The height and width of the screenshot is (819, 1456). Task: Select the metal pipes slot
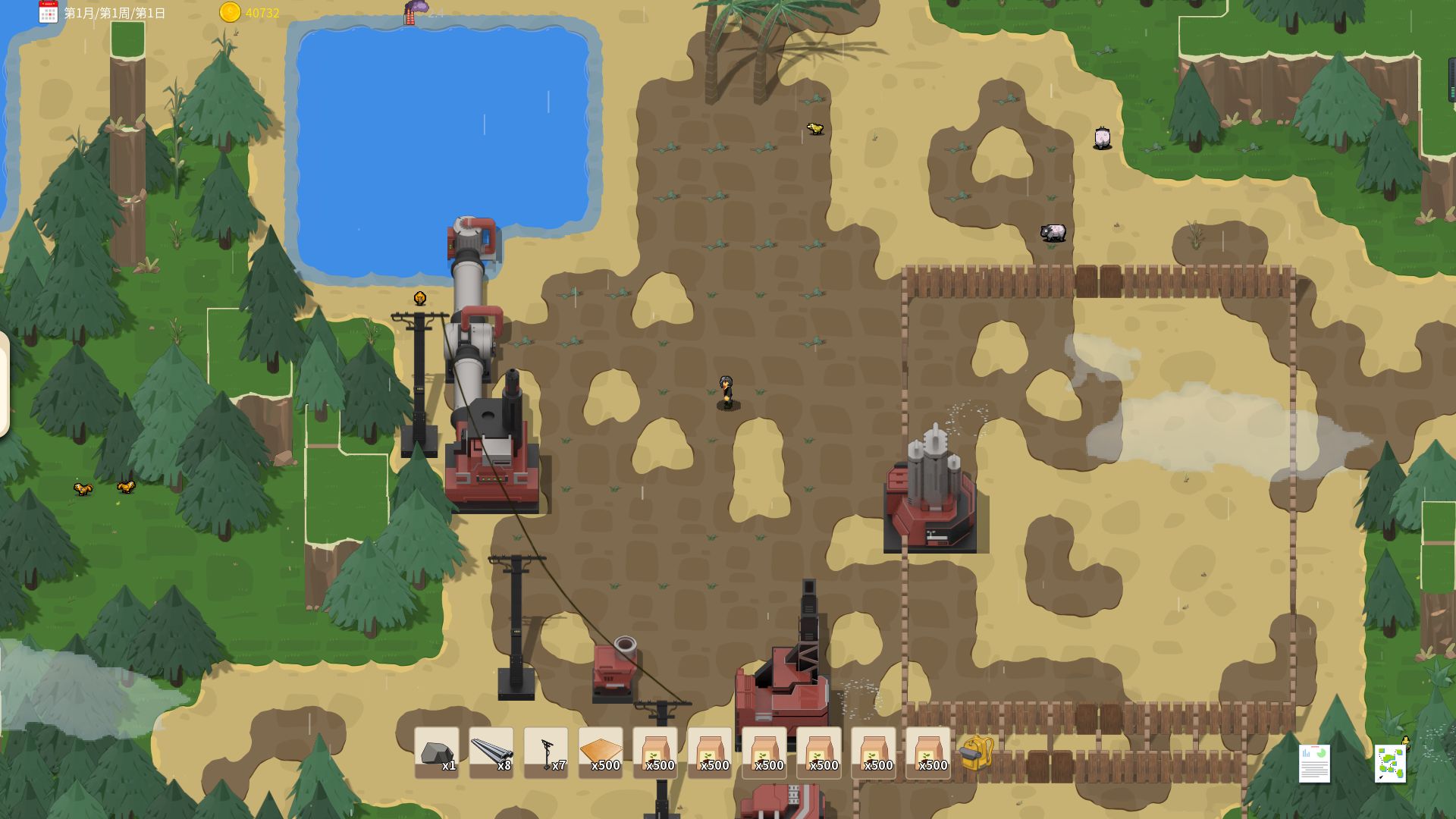491,752
